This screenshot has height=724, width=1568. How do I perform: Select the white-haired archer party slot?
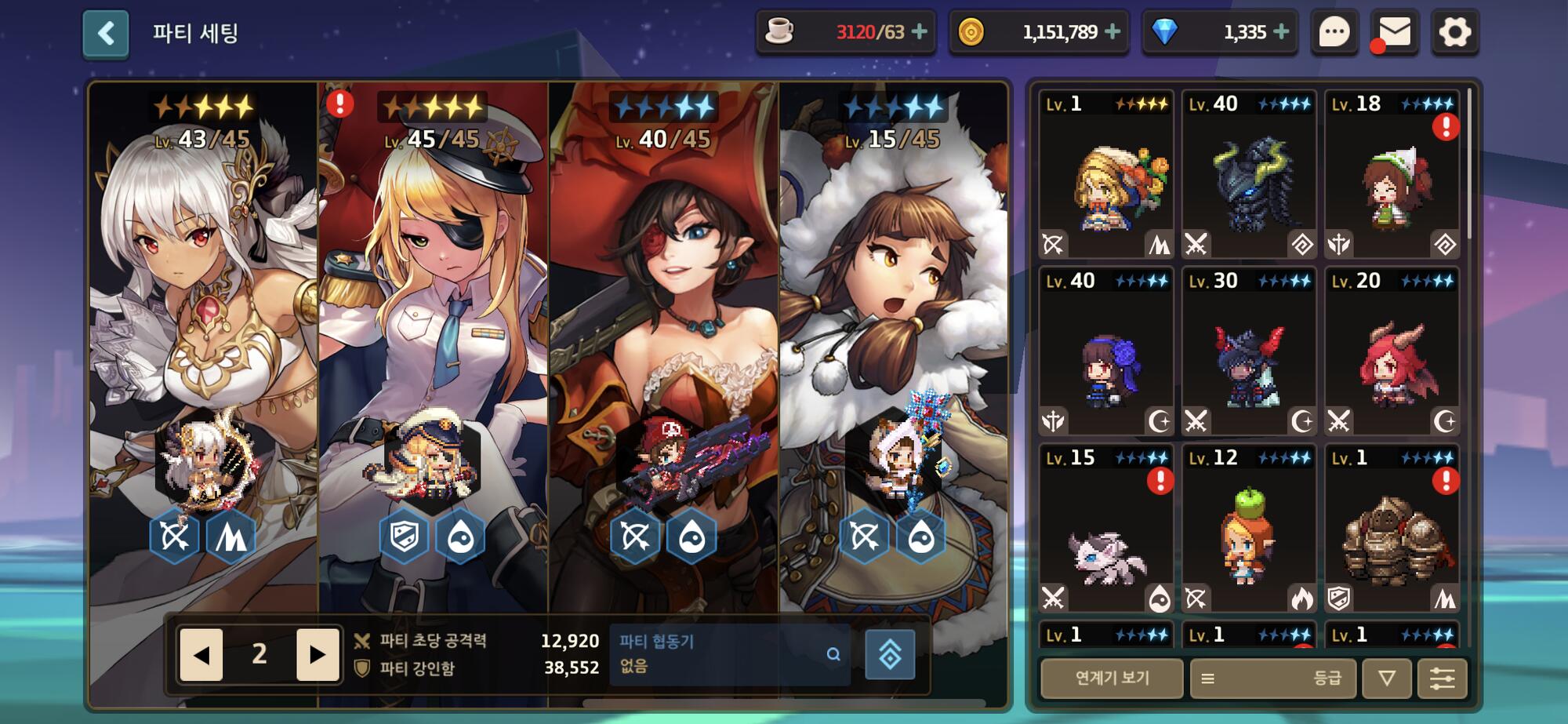204,314
